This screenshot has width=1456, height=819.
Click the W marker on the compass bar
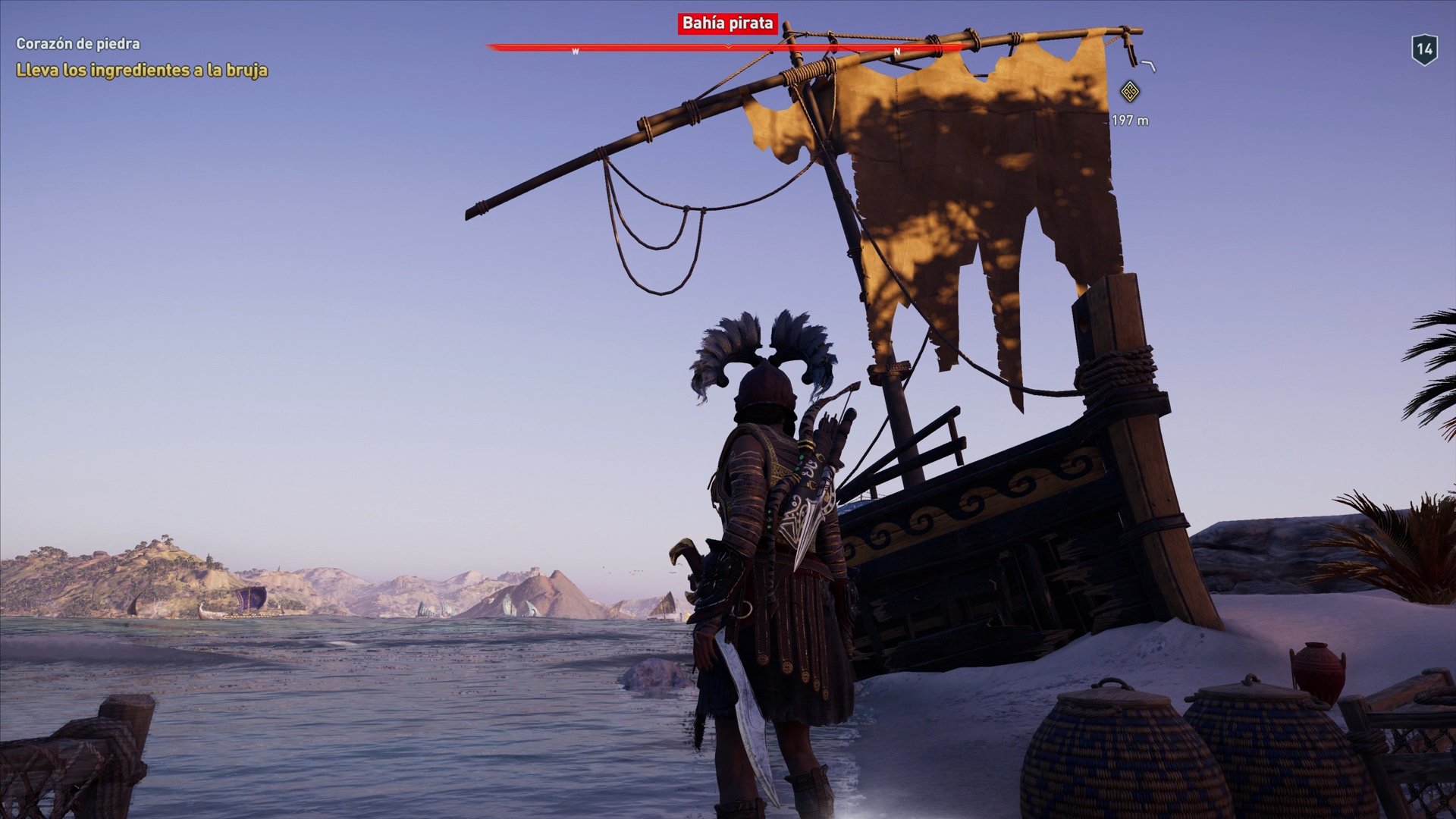point(576,51)
